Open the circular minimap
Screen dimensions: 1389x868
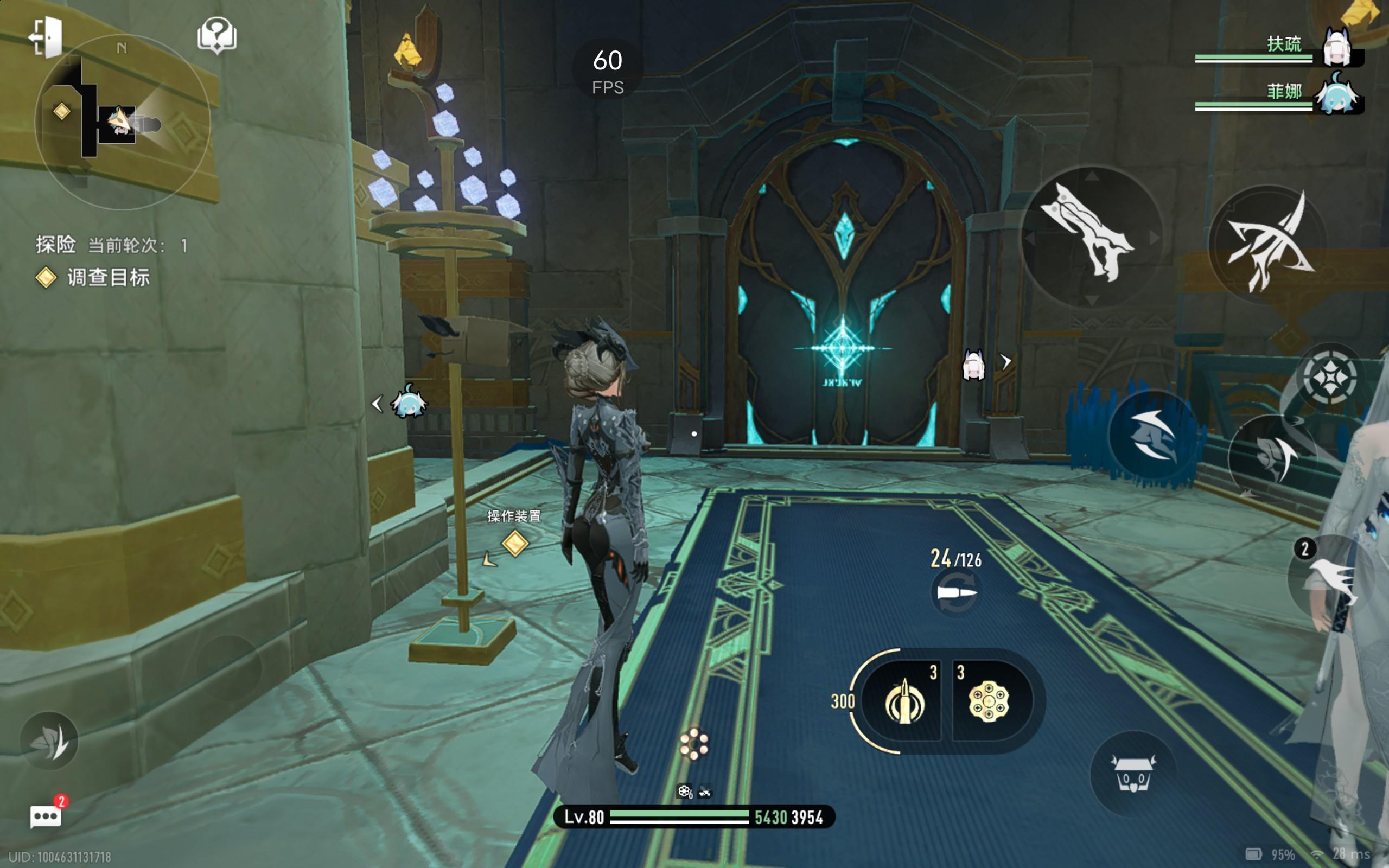click(122, 122)
